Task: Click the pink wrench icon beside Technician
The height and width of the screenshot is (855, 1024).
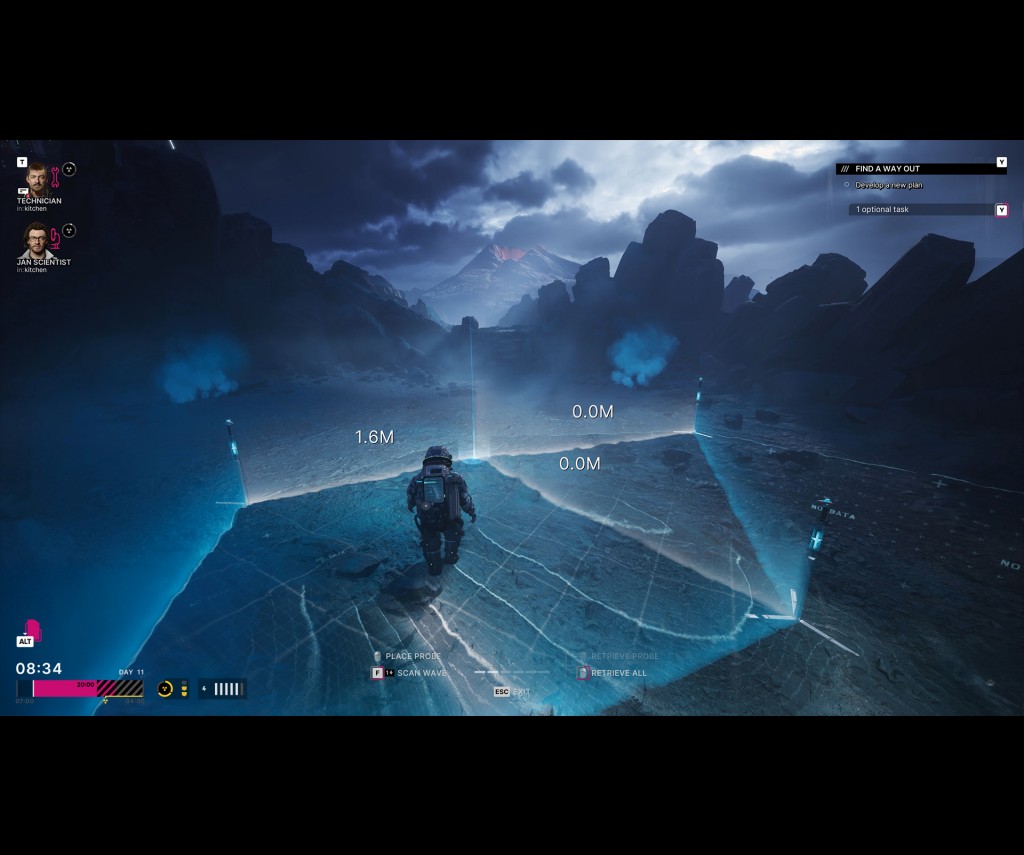Action: [56, 177]
